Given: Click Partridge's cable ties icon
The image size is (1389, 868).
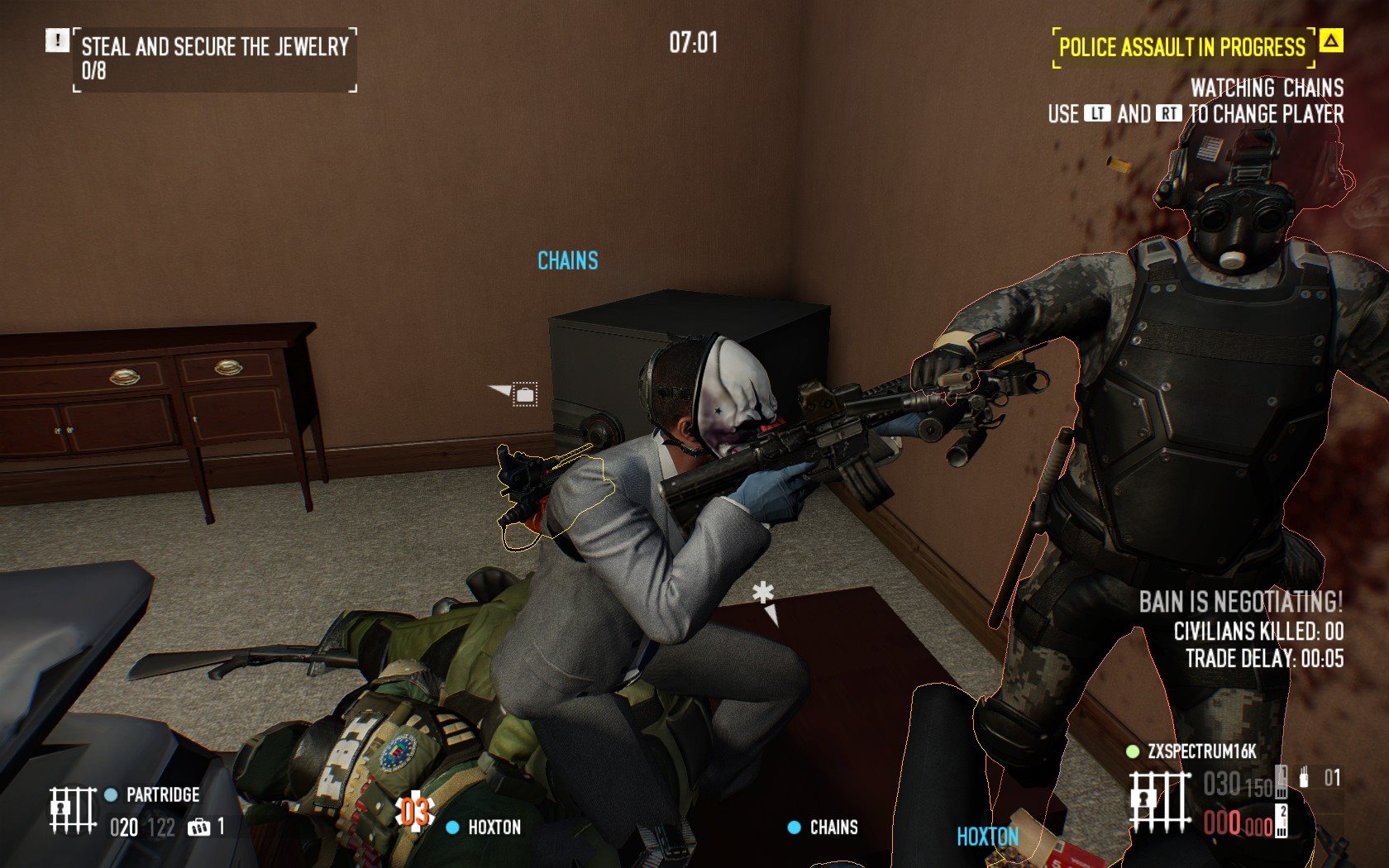Looking at the screenshot, I should [x=198, y=827].
